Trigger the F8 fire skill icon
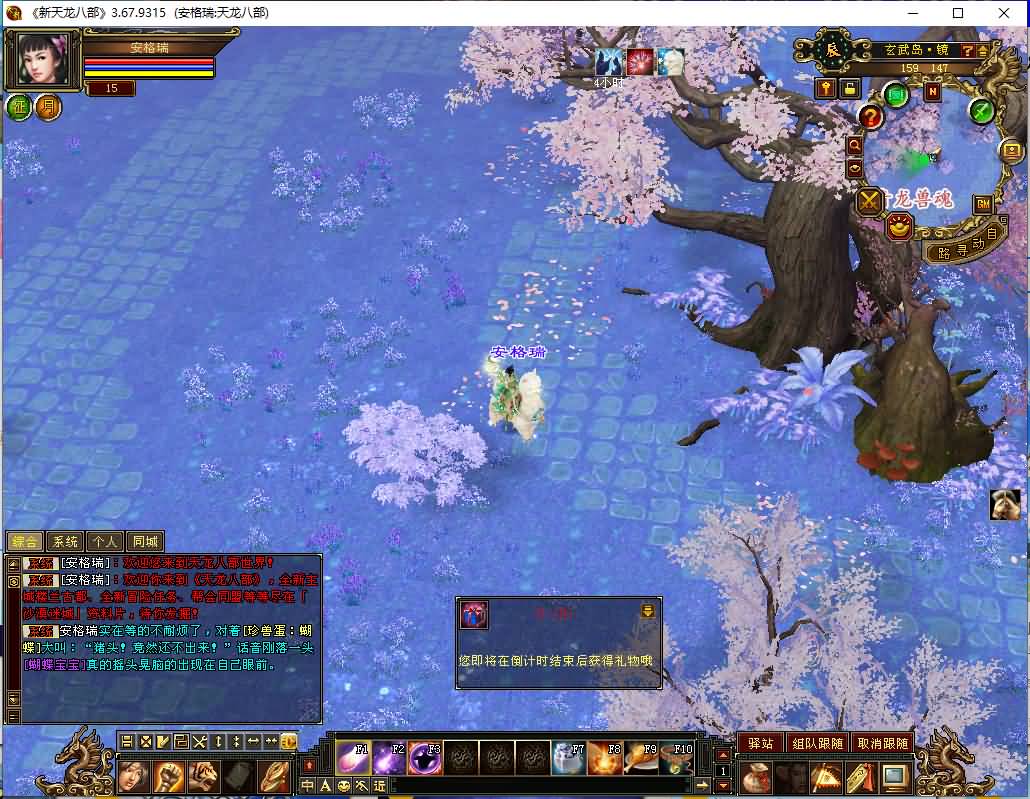 pyautogui.click(x=604, y=758)
